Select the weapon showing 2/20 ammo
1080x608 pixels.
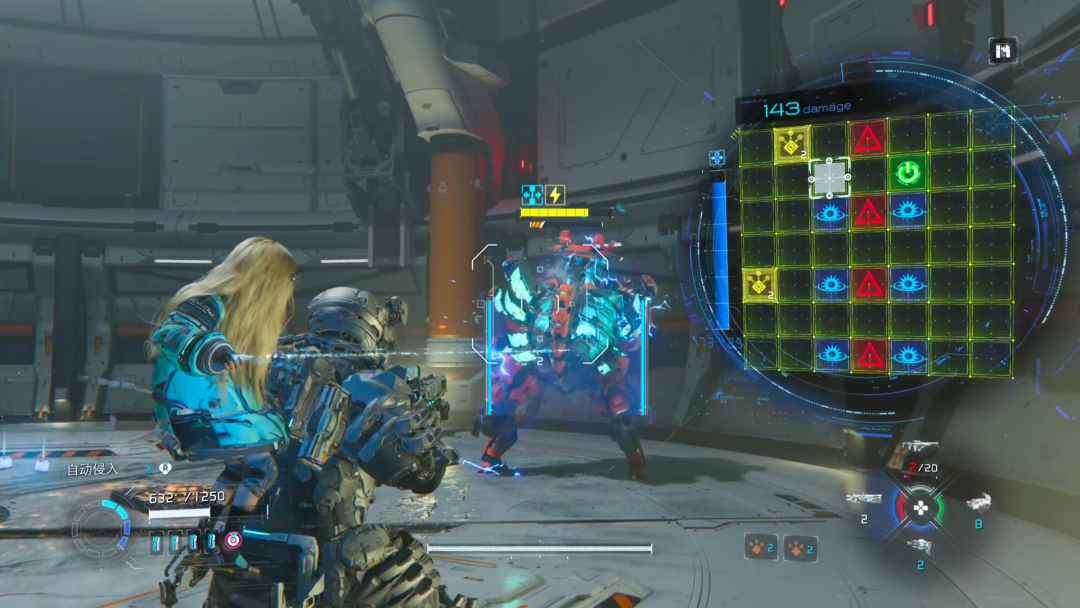click(920, 449)
